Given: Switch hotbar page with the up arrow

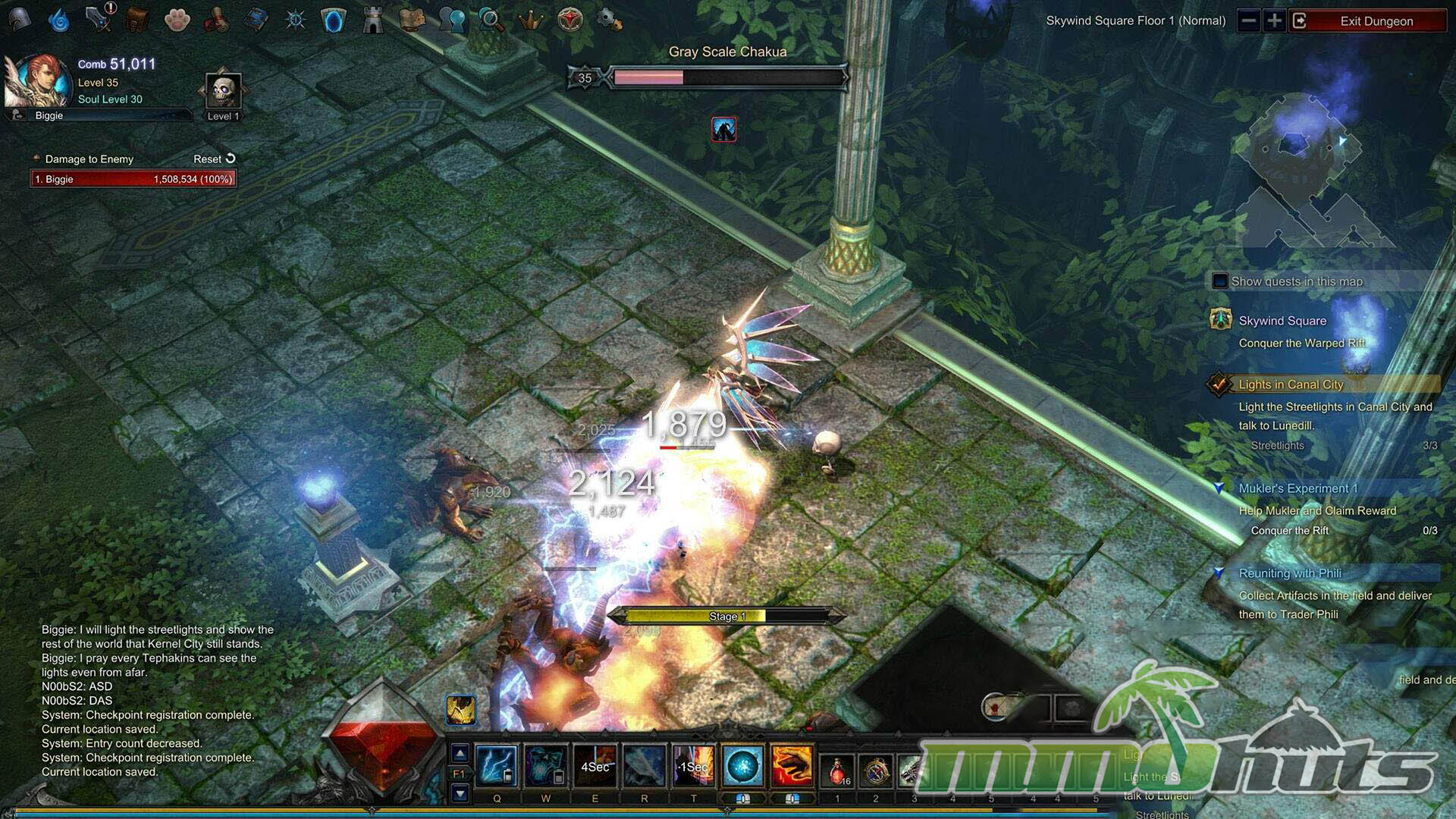Looking at the screenshot, I should pyautogui.click(x=460, y=753).
